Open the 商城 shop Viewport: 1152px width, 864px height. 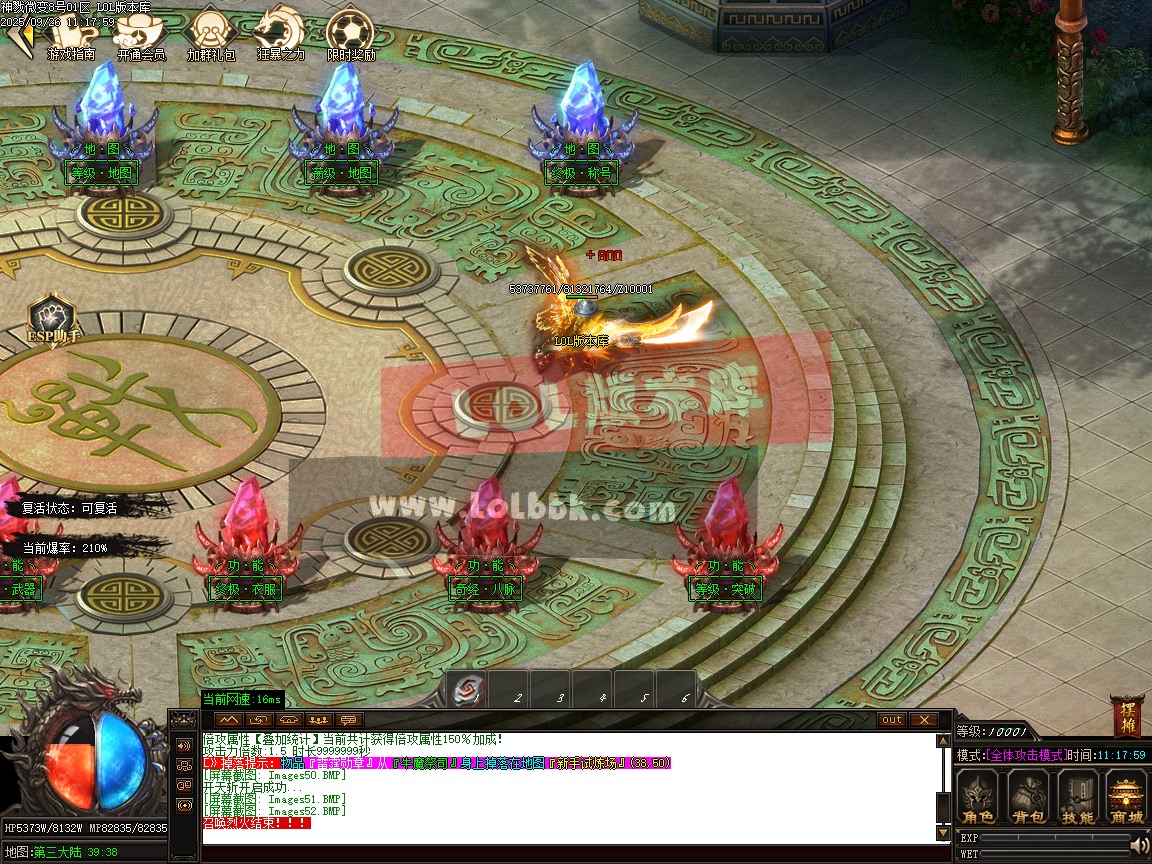tap(1127, 797)
